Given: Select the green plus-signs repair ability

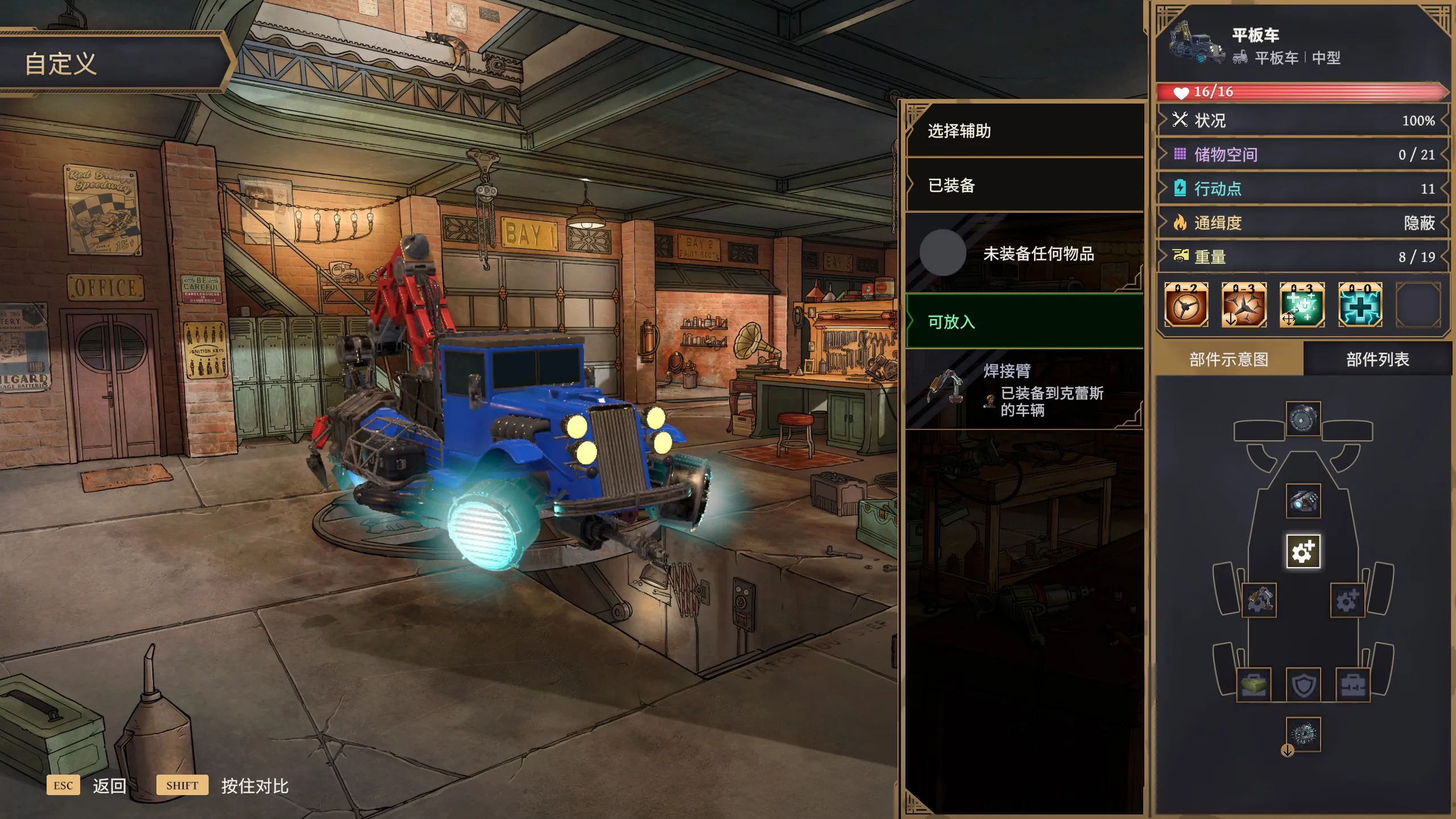Looking at the screenshot, I should pos(1302,305).
